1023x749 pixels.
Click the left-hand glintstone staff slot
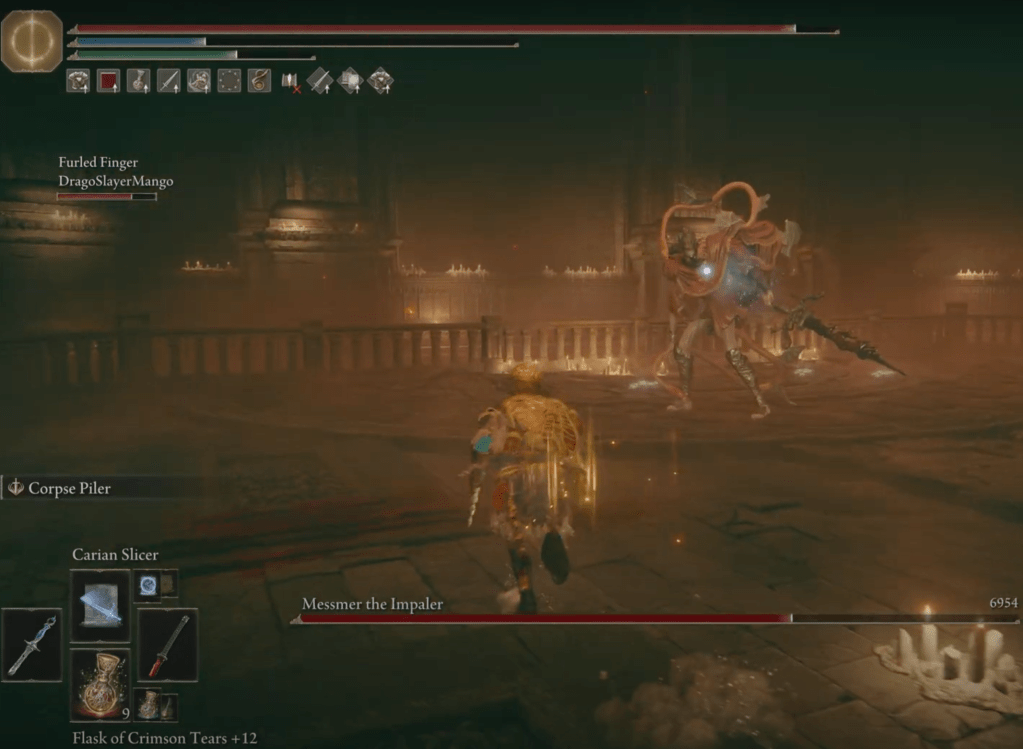click(32, 644)
